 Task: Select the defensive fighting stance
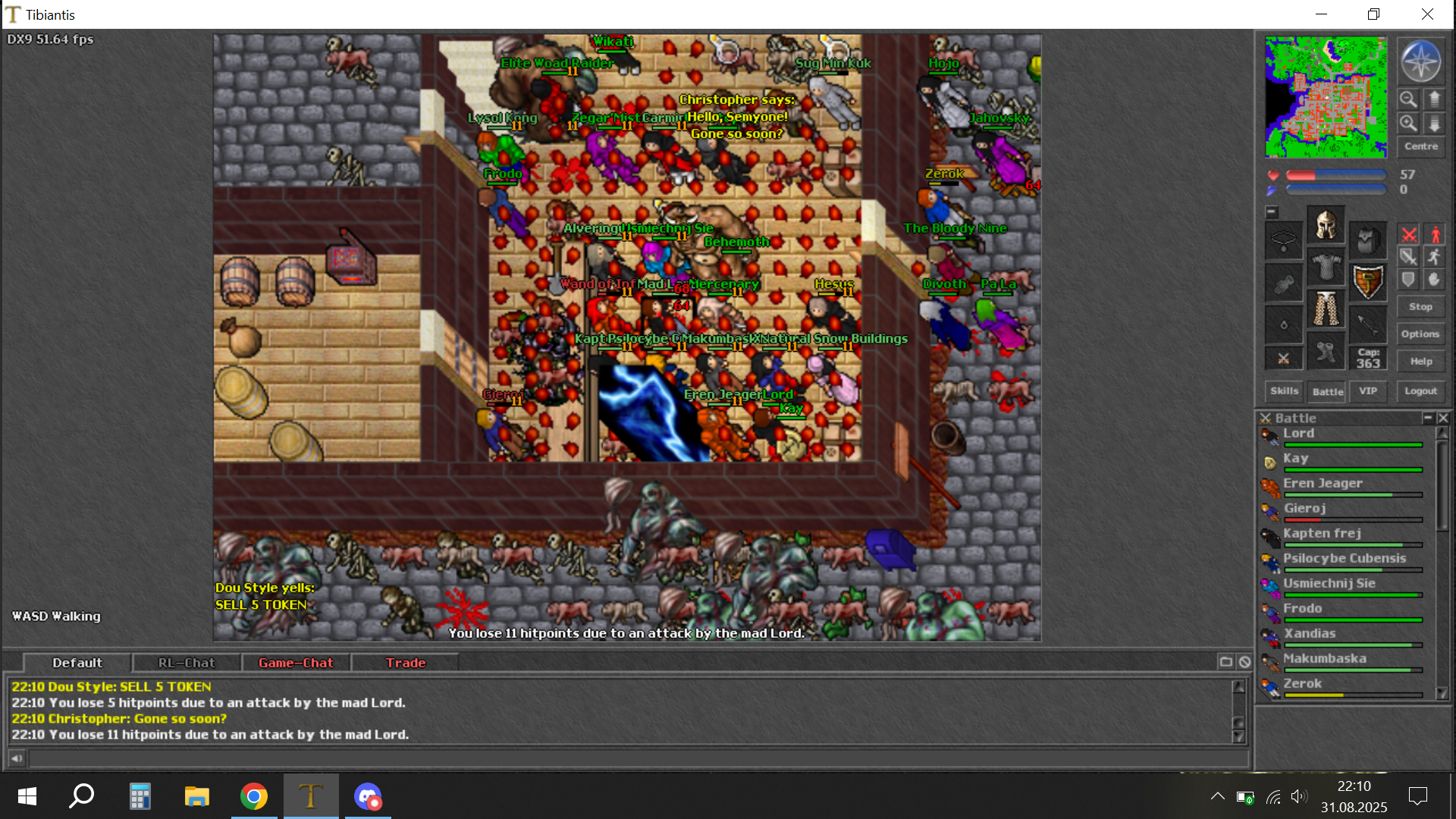(x=1409, y=279)
